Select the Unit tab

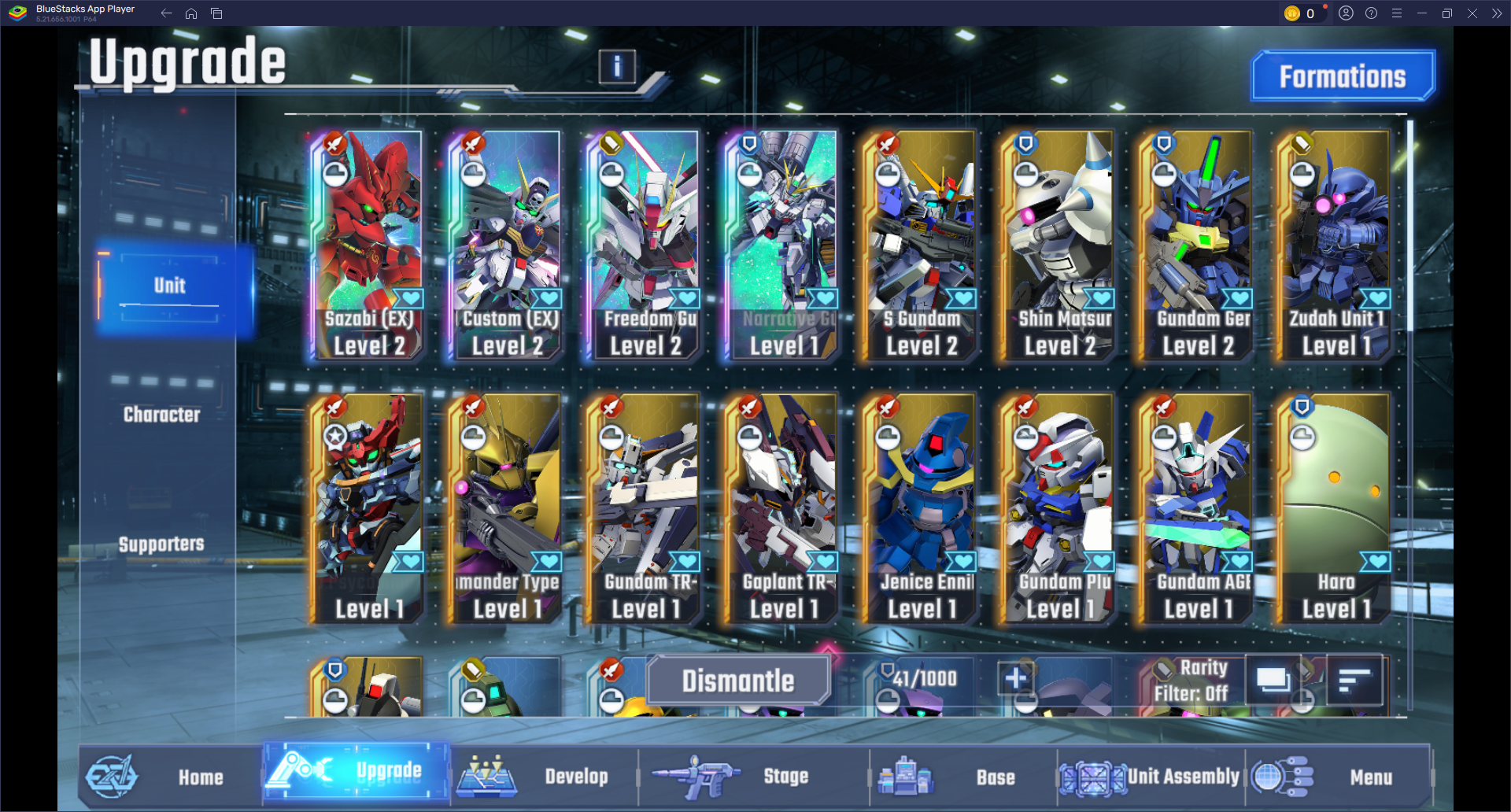point(170,286)
